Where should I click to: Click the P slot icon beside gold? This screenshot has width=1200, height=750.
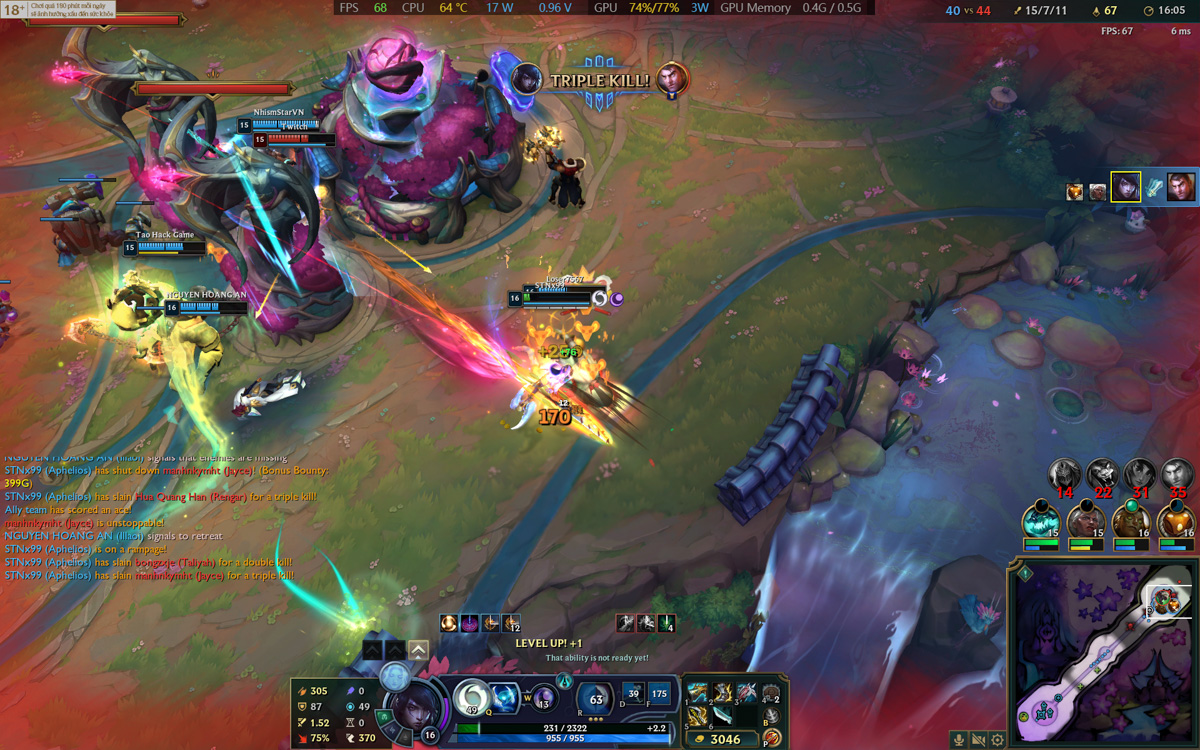(x=771, y=739)
